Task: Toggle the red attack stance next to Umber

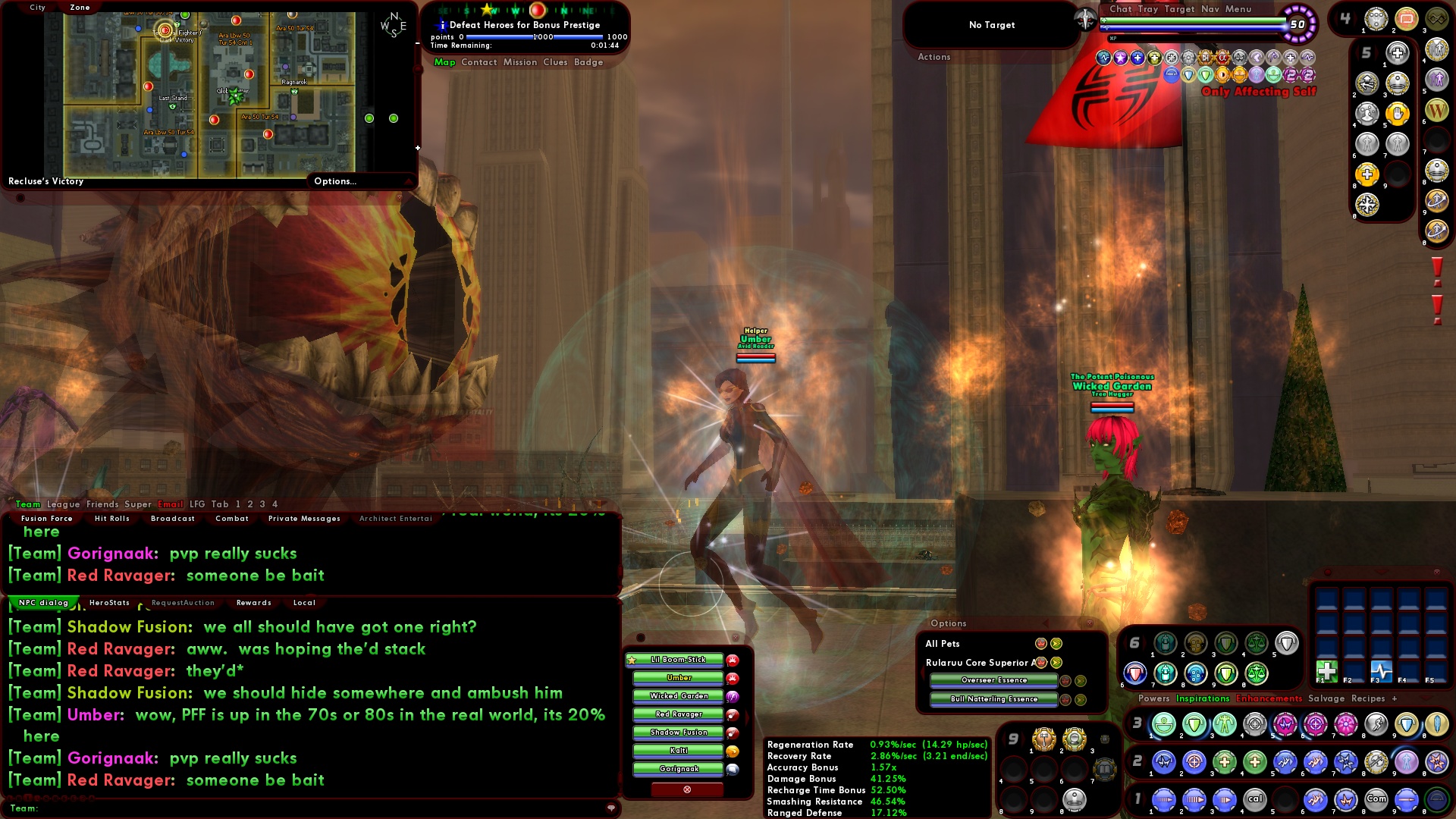Action: [x=733, y=679]
